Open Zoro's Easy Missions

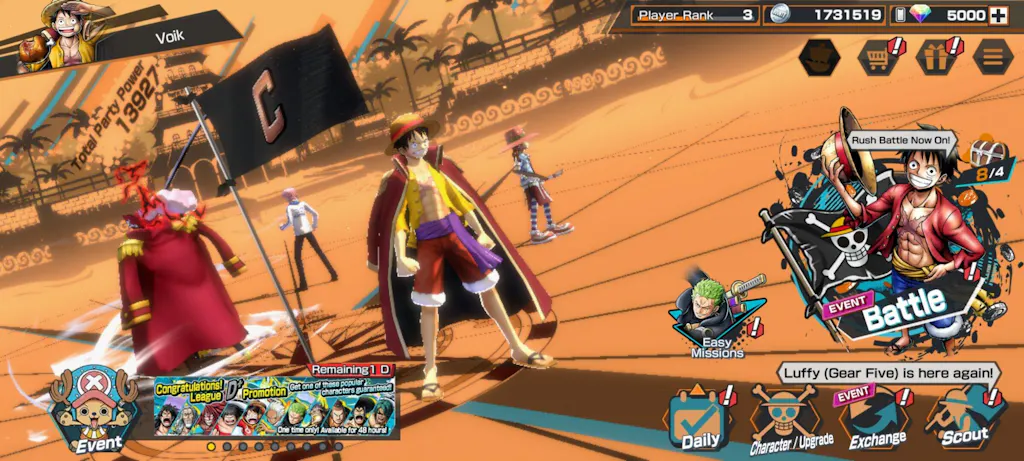tap(717, 318)
